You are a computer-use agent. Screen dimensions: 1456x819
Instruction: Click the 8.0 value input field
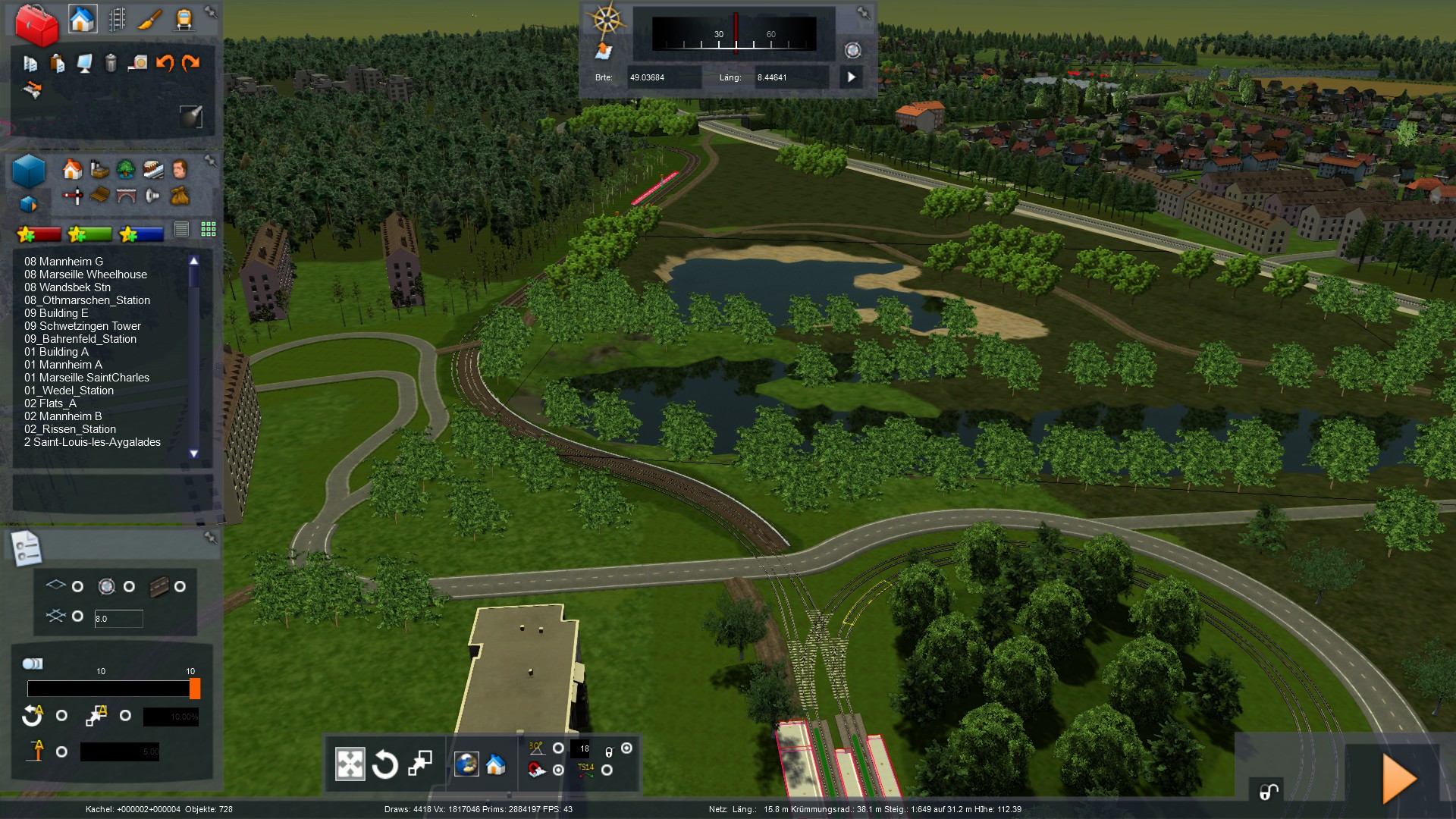[118, 619]
